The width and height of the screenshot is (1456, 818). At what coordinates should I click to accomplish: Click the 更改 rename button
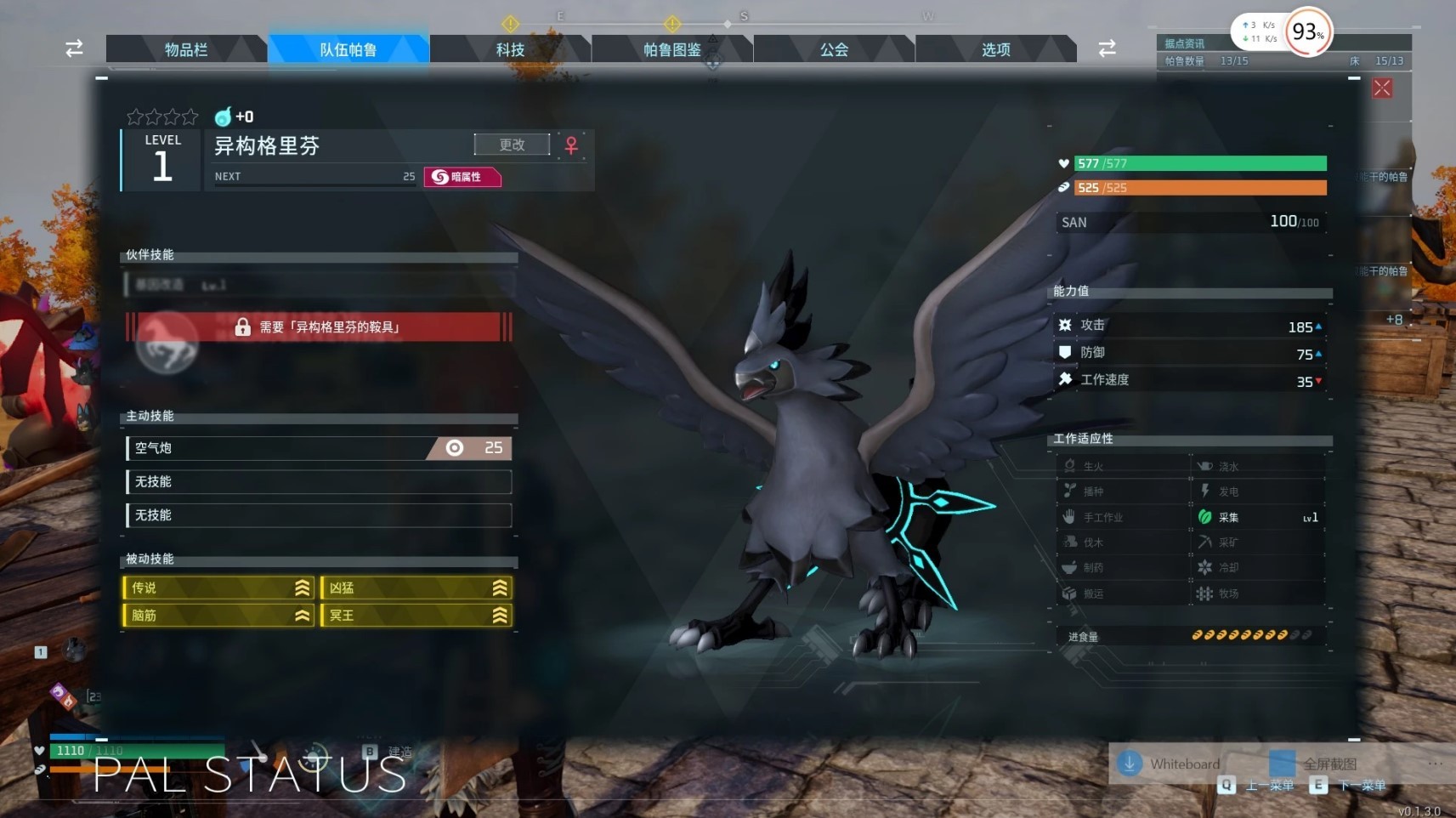[x=512, y=145]
